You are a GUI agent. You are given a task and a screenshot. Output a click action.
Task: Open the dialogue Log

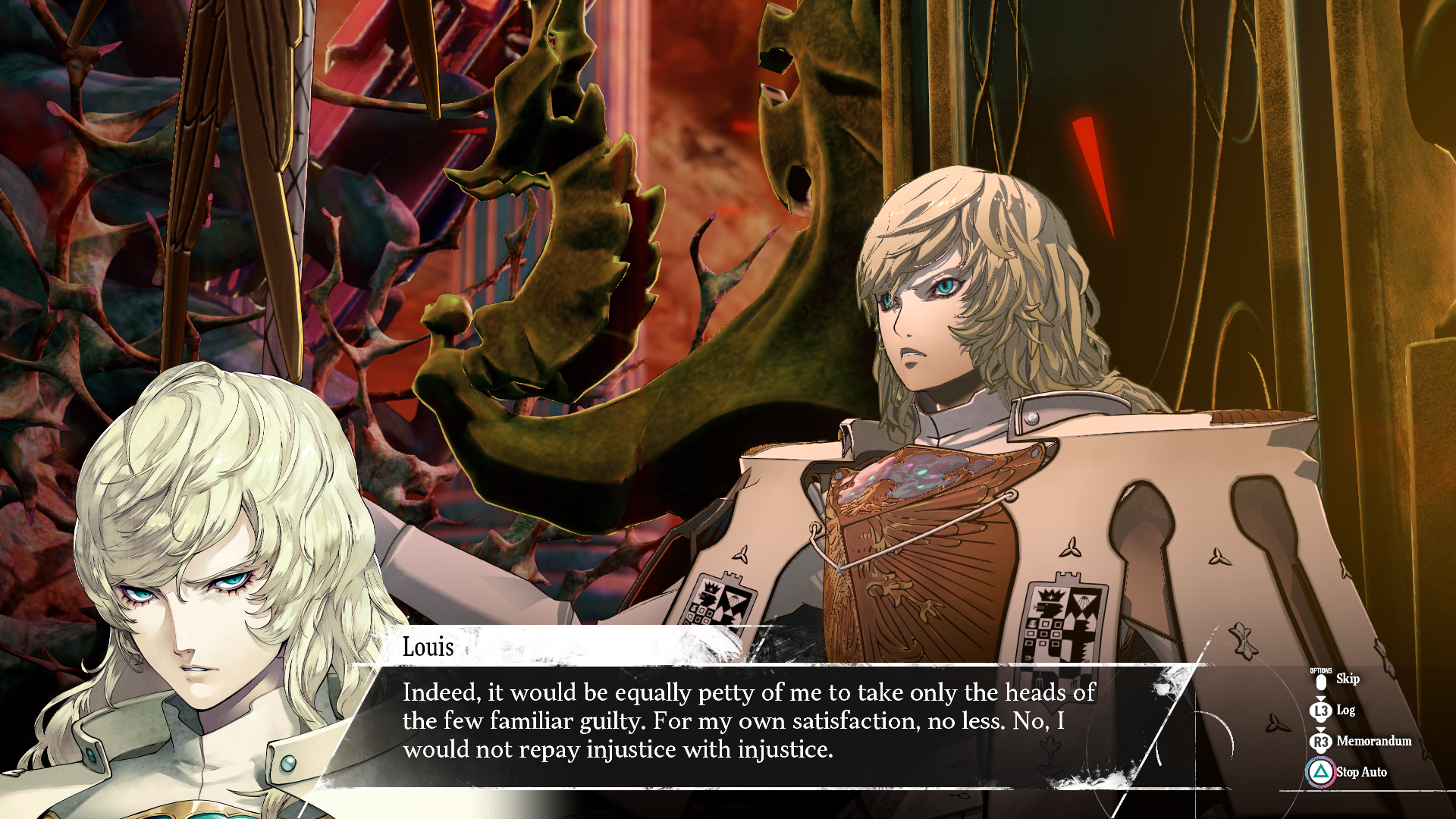click(1344, 711)
